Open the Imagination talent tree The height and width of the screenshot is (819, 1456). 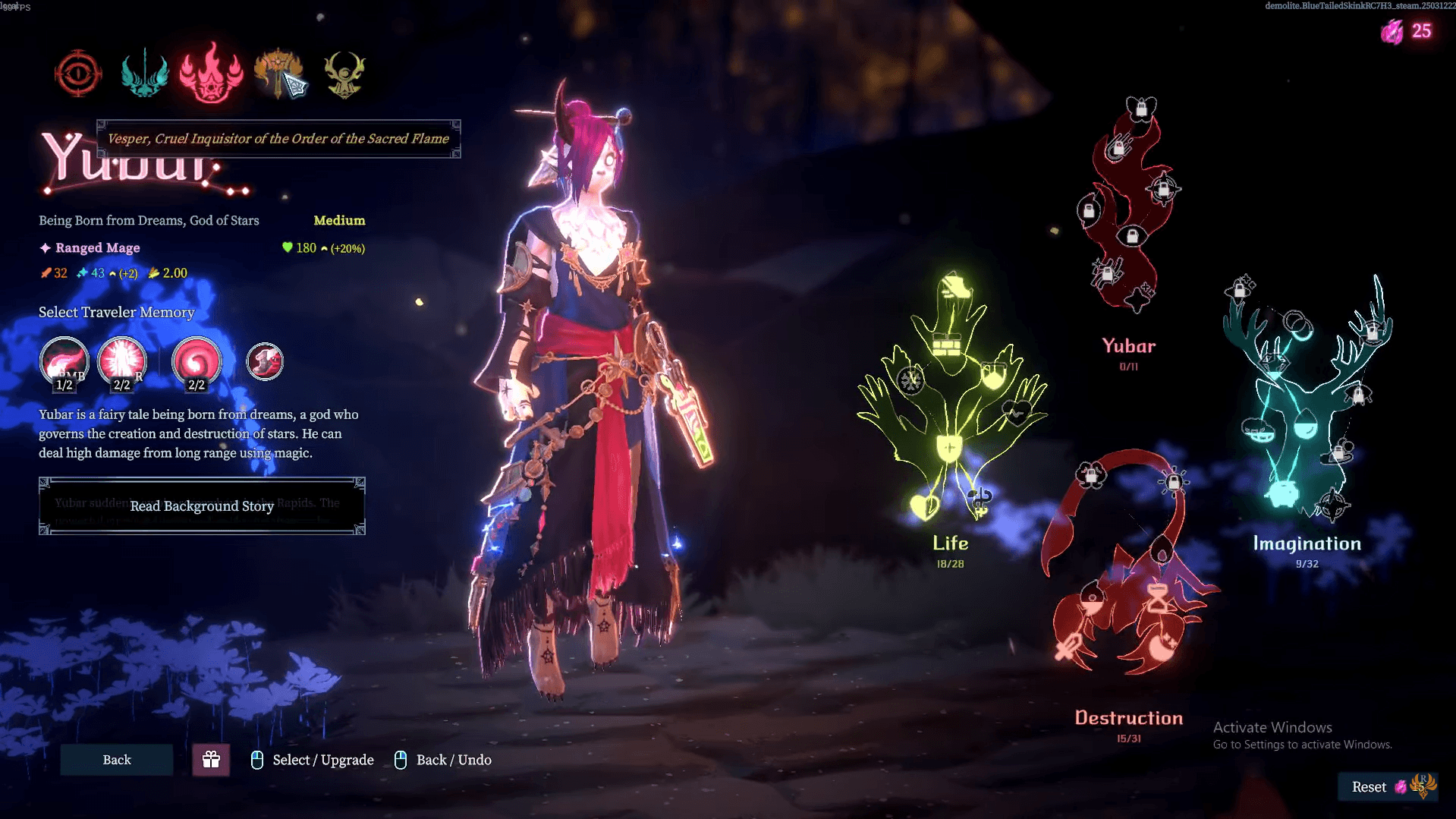pyautogui.click(x=1307, y=543)
